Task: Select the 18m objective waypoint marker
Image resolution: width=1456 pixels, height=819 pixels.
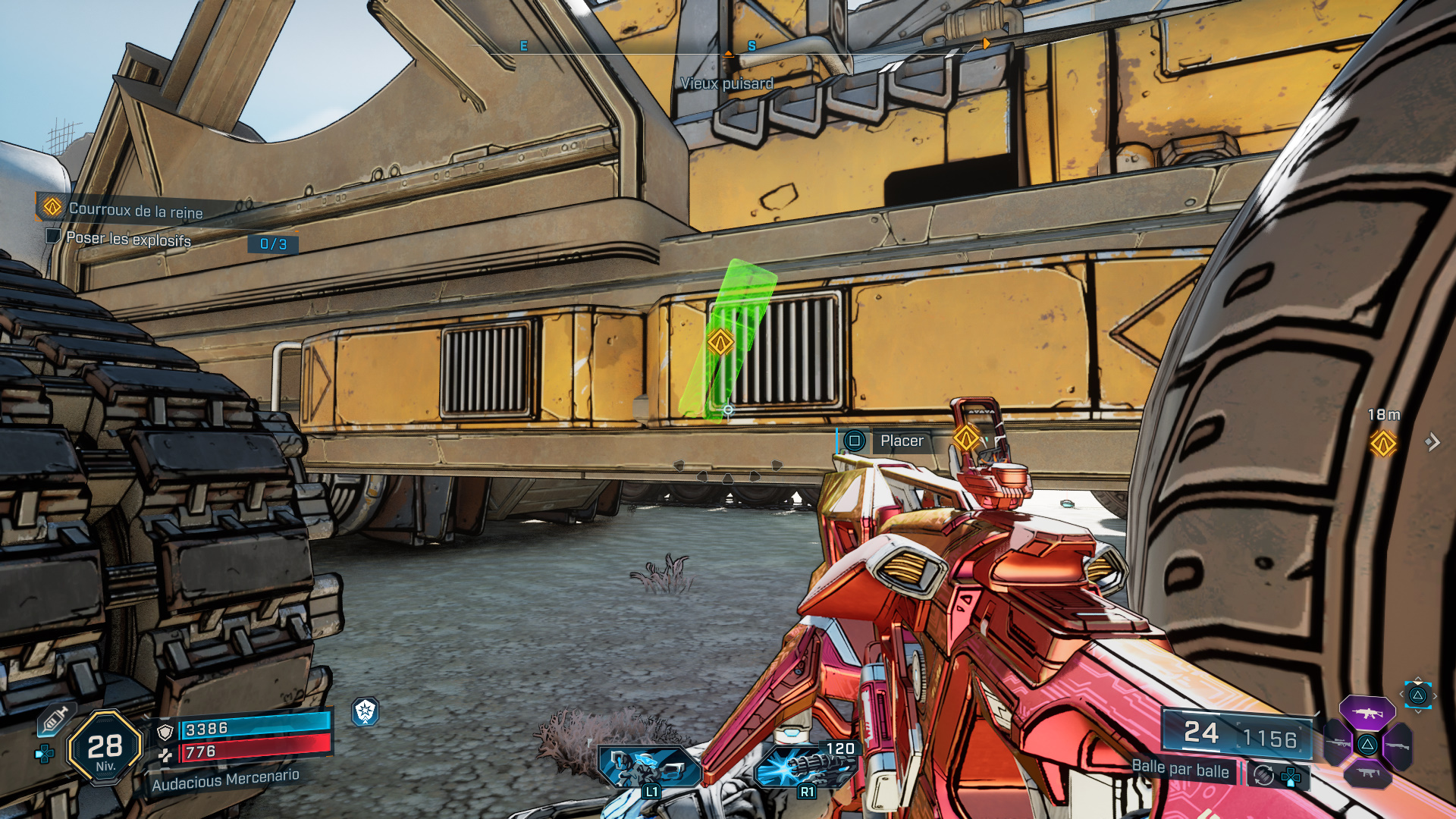Action: tap(1382, 443)
